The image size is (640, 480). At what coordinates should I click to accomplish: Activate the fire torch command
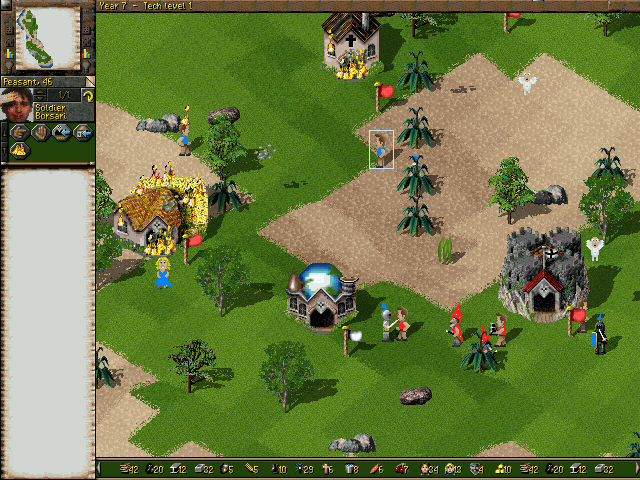tap(19, 150)
